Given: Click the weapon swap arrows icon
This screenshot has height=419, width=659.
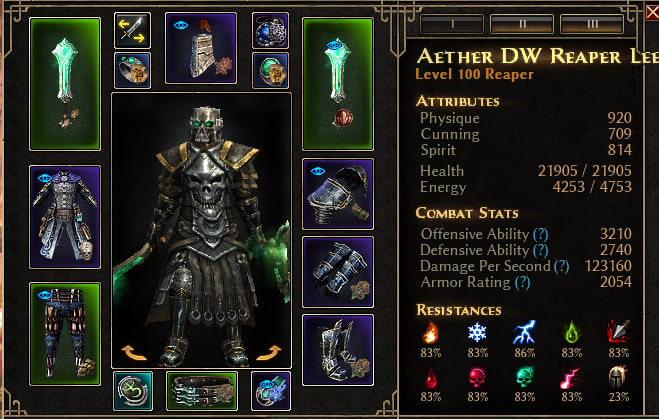Looking at the screenshot, I should (132, 31).
